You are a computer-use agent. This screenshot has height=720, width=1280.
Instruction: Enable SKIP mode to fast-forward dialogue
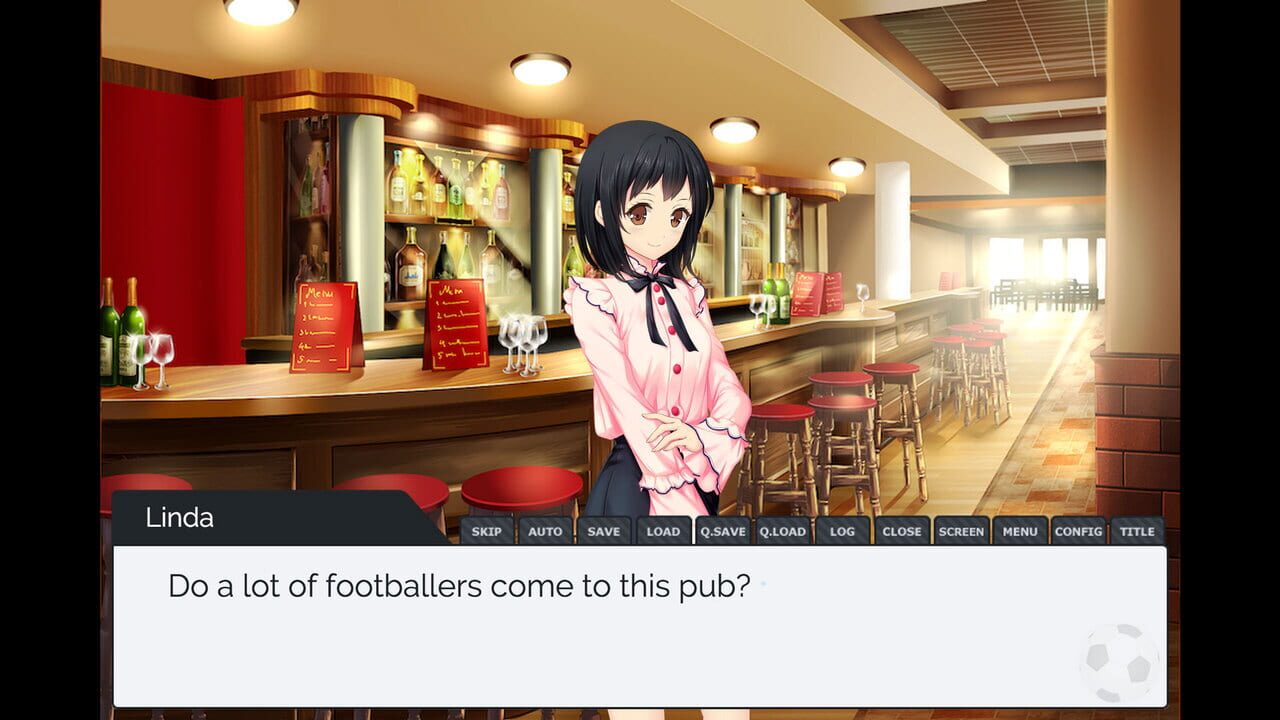[x=487, y=531]
